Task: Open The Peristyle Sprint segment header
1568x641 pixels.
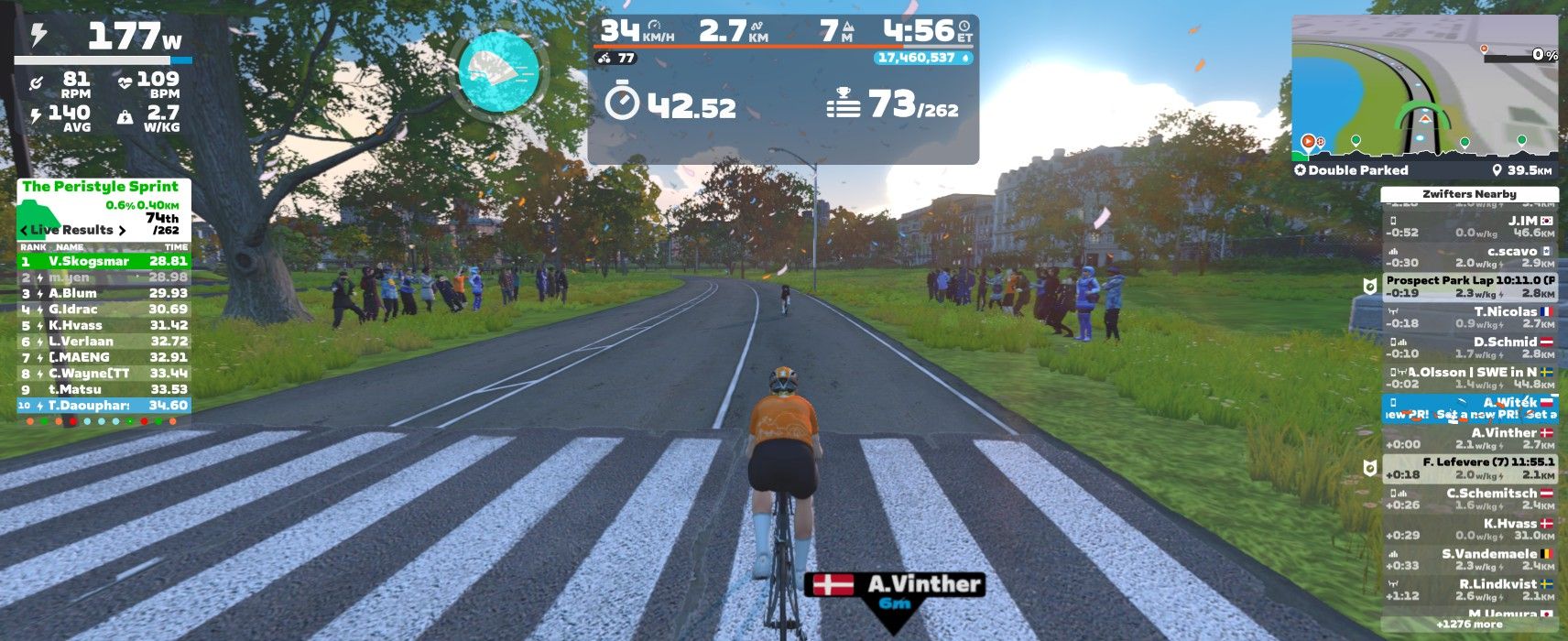Action: point(101,187)
